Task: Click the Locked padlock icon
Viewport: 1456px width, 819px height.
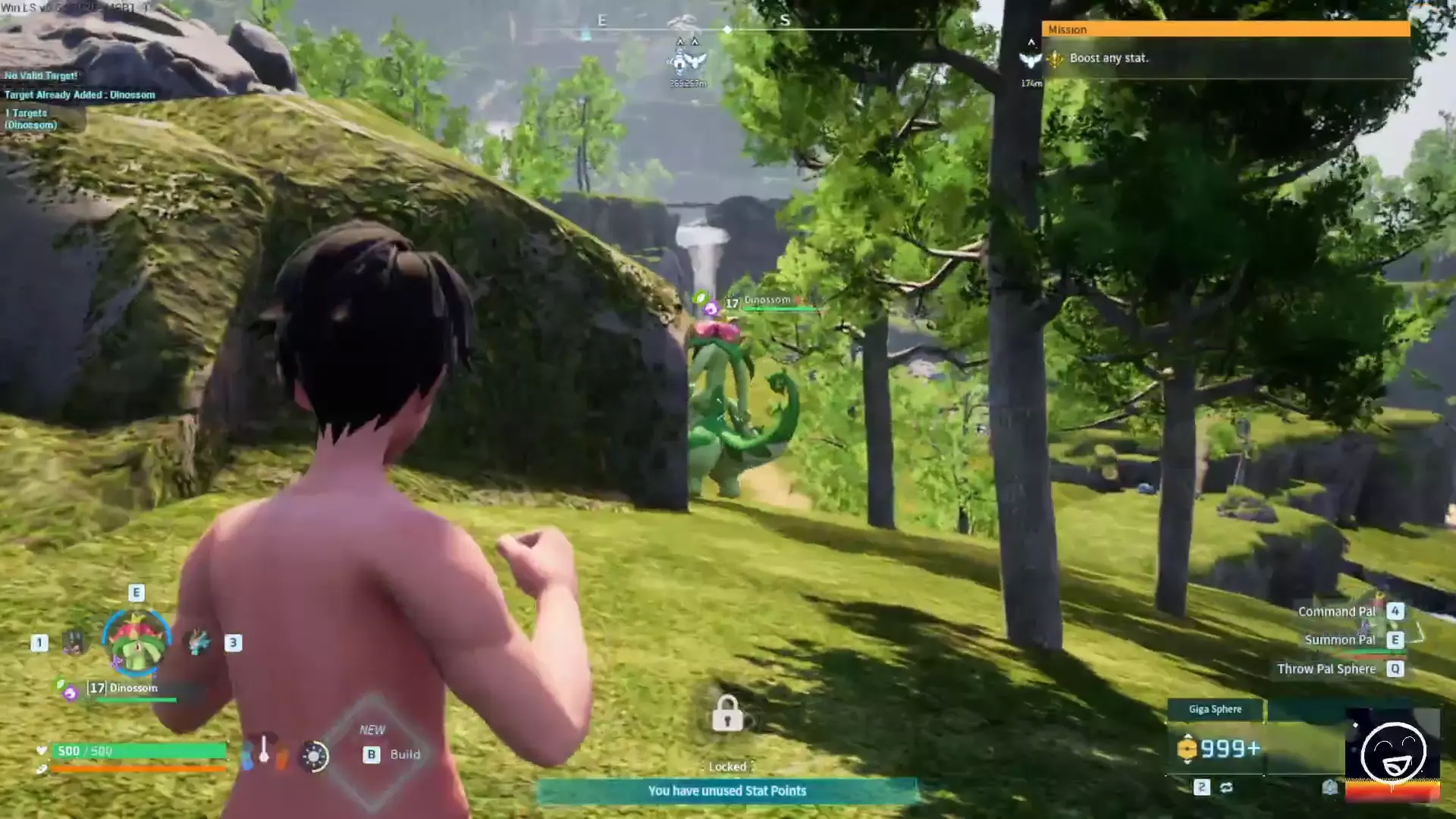Action: pos(726,714)
